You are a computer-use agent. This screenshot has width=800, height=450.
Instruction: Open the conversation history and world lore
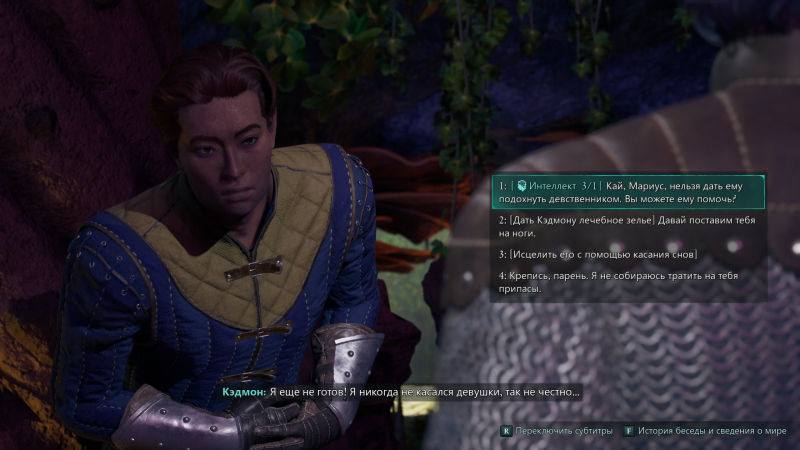coord(704,431)
